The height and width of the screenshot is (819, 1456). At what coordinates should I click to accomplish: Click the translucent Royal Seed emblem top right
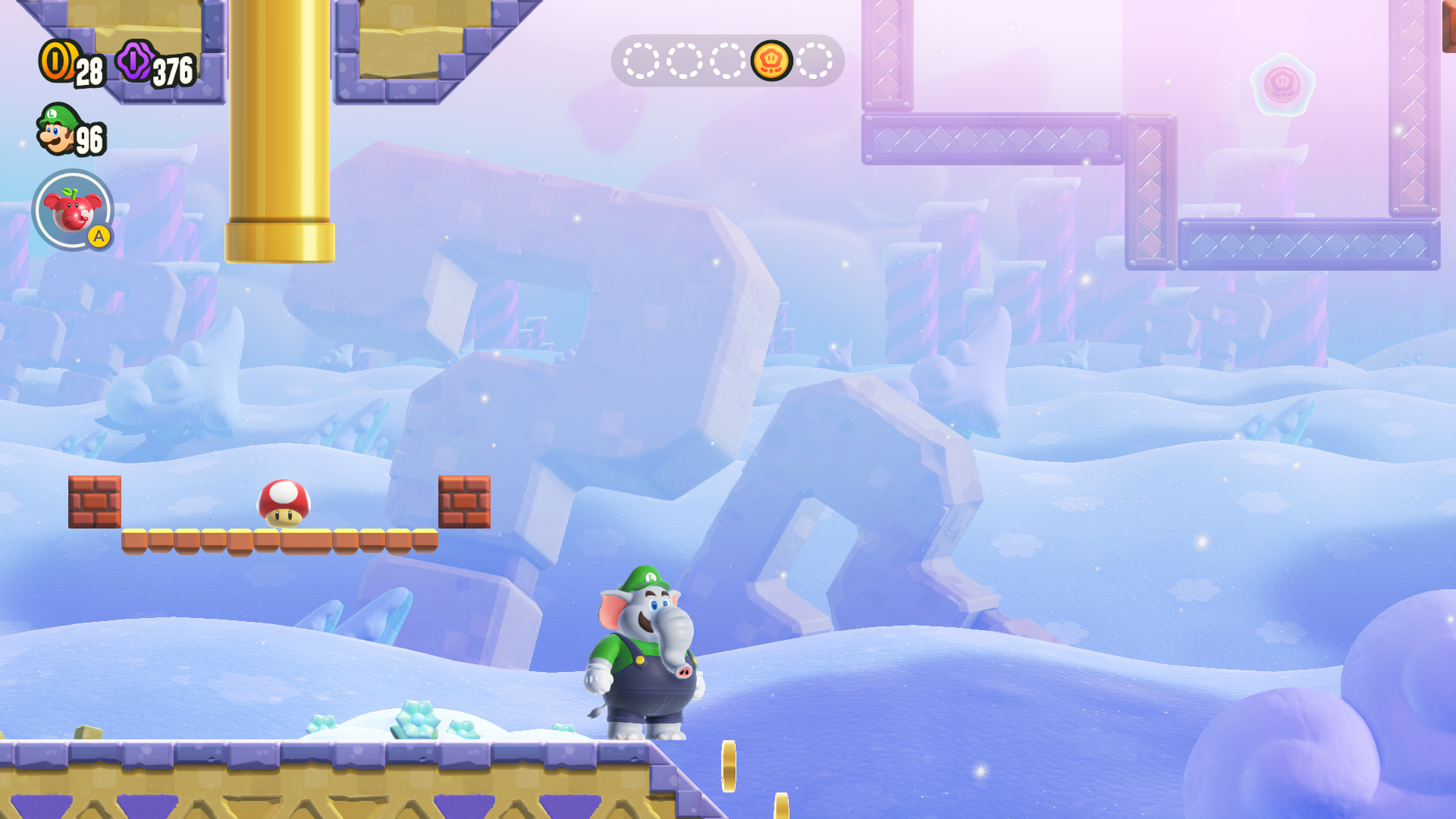click(1281, 86)
